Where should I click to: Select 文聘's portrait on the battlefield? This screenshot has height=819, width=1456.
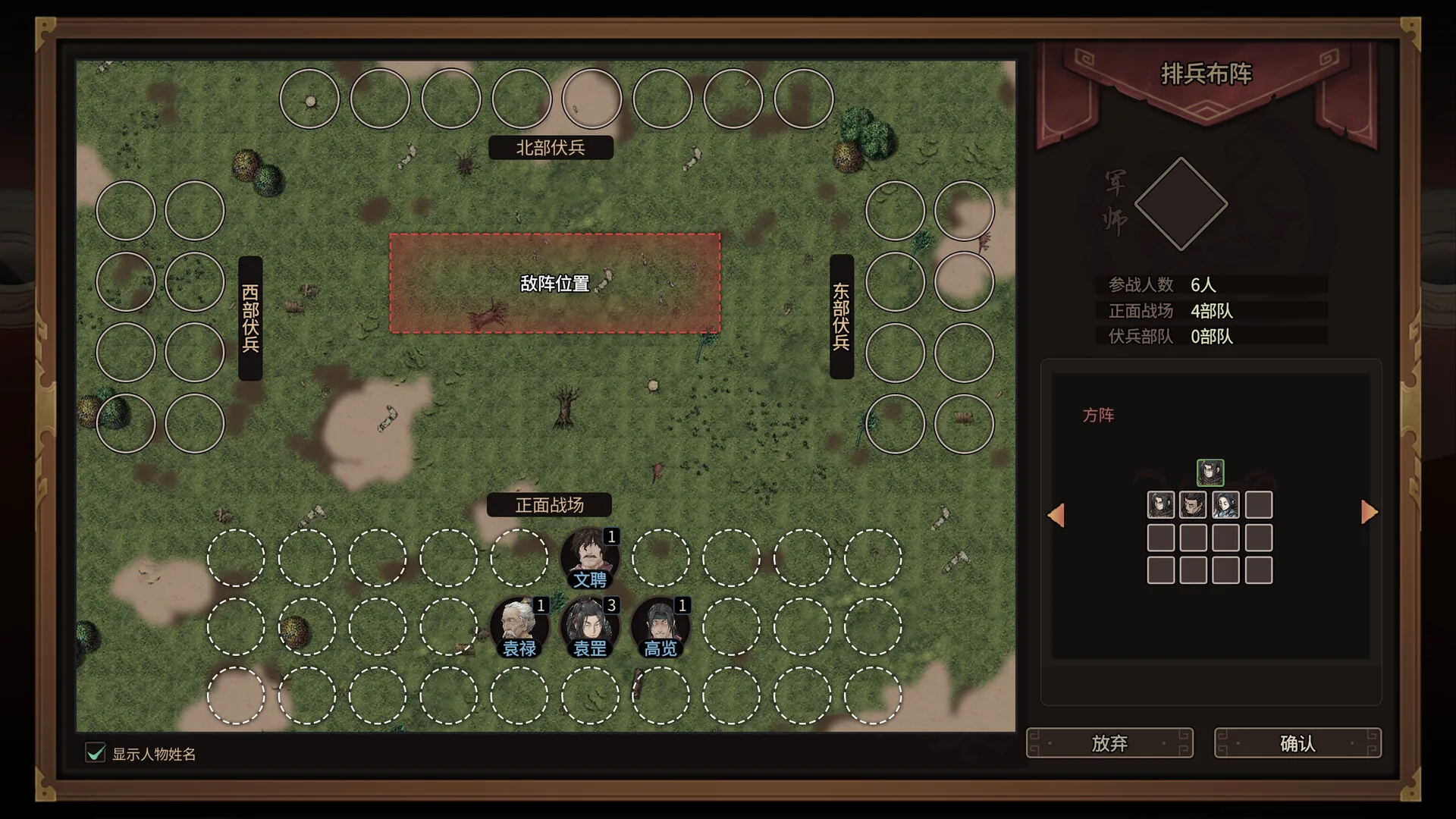(x=591, y=557)
